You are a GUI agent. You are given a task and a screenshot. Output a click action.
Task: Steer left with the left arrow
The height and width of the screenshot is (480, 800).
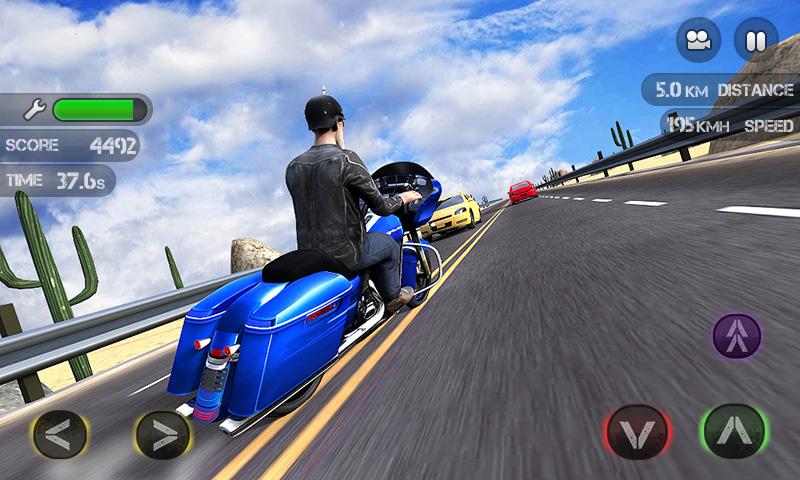pyautogui.click(x=60, y=434)
